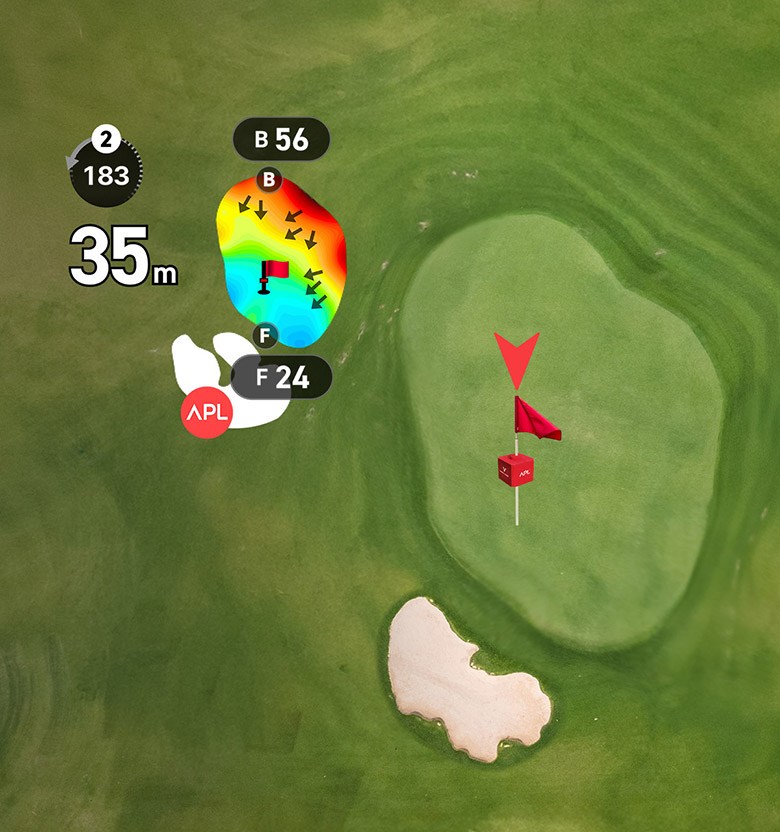This screenshot has width=780, height=832.
Task: Click the red APL logo badge
Action: pyautogui.click(x=206, y=414)
